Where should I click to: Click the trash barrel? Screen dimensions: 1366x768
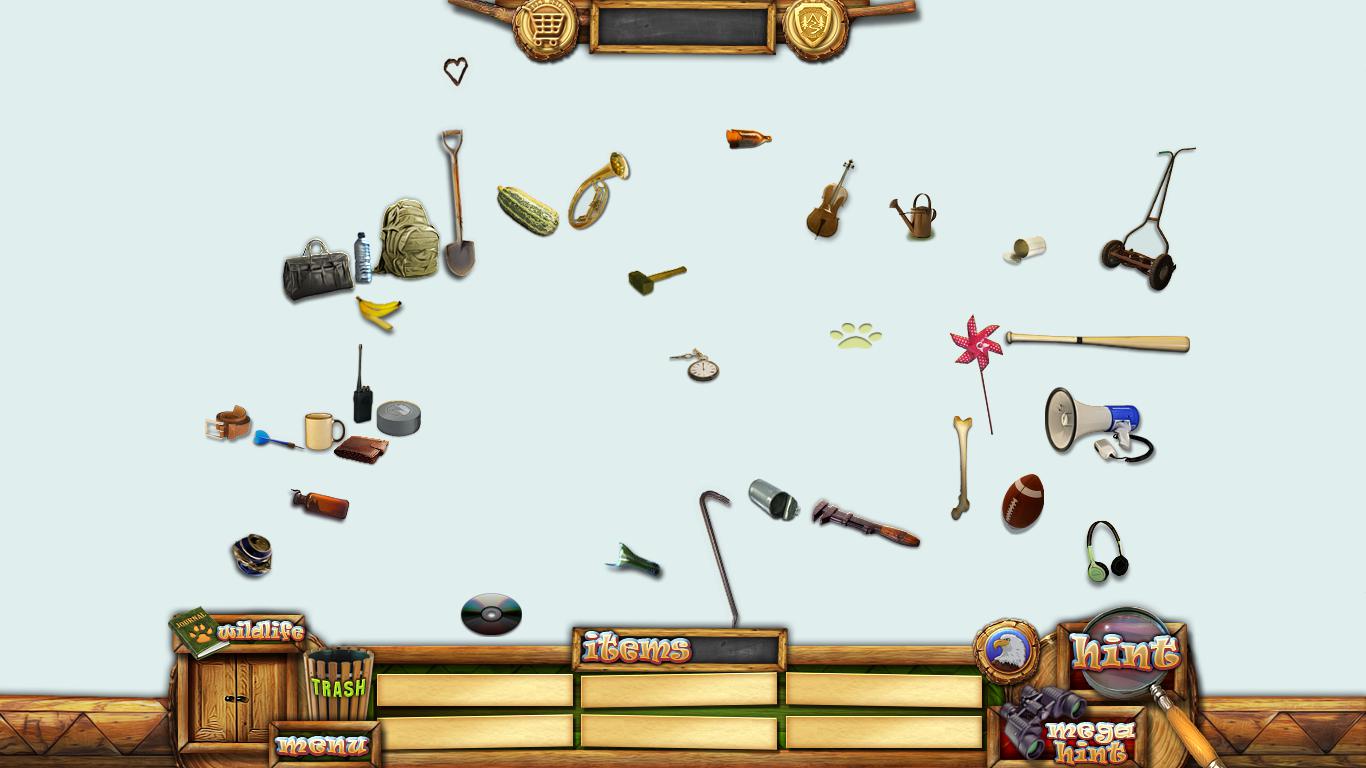(338, 683)
